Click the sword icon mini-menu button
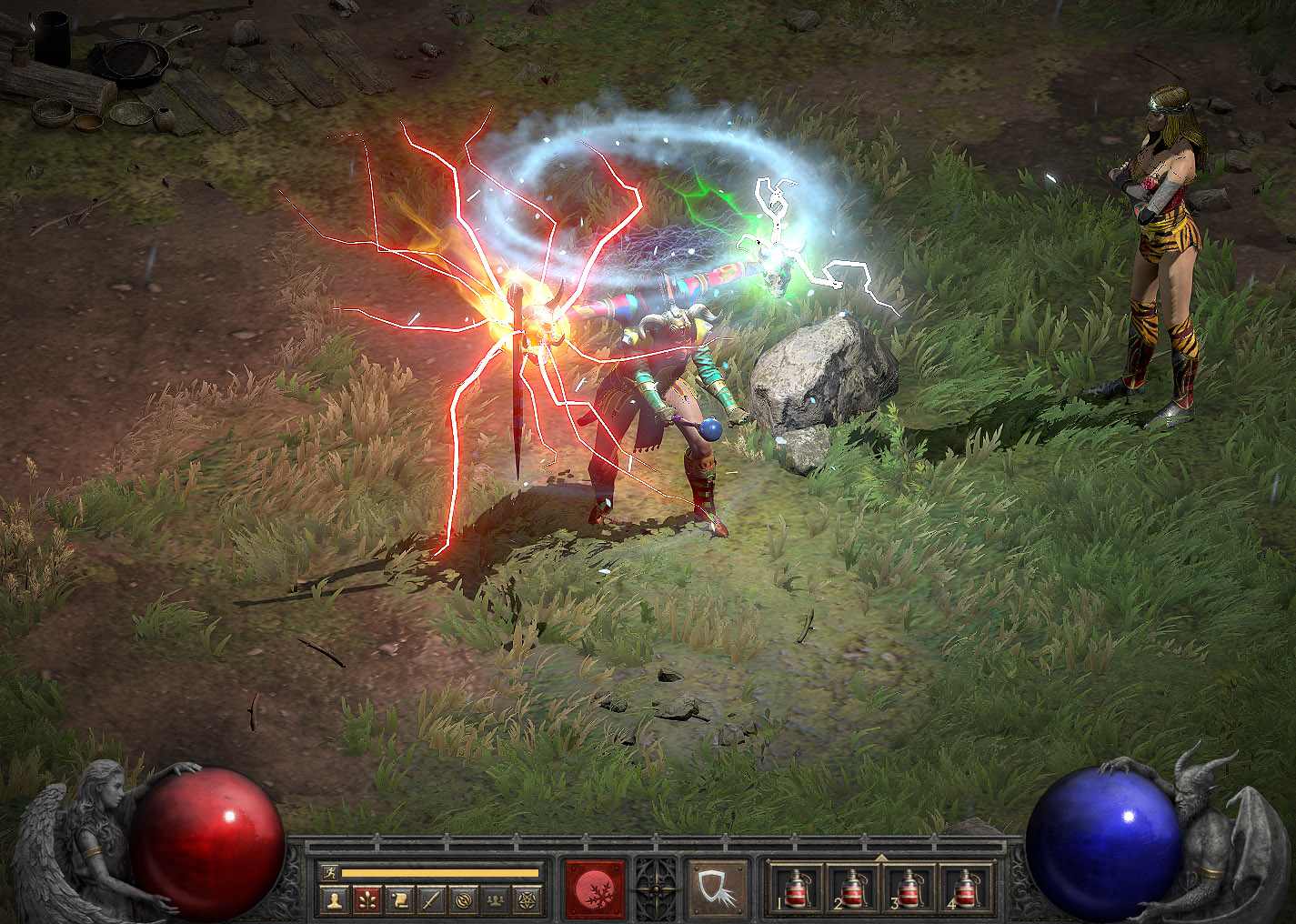Image resolution: width=1296 pixels, height=924 pixels. [431, 901]
